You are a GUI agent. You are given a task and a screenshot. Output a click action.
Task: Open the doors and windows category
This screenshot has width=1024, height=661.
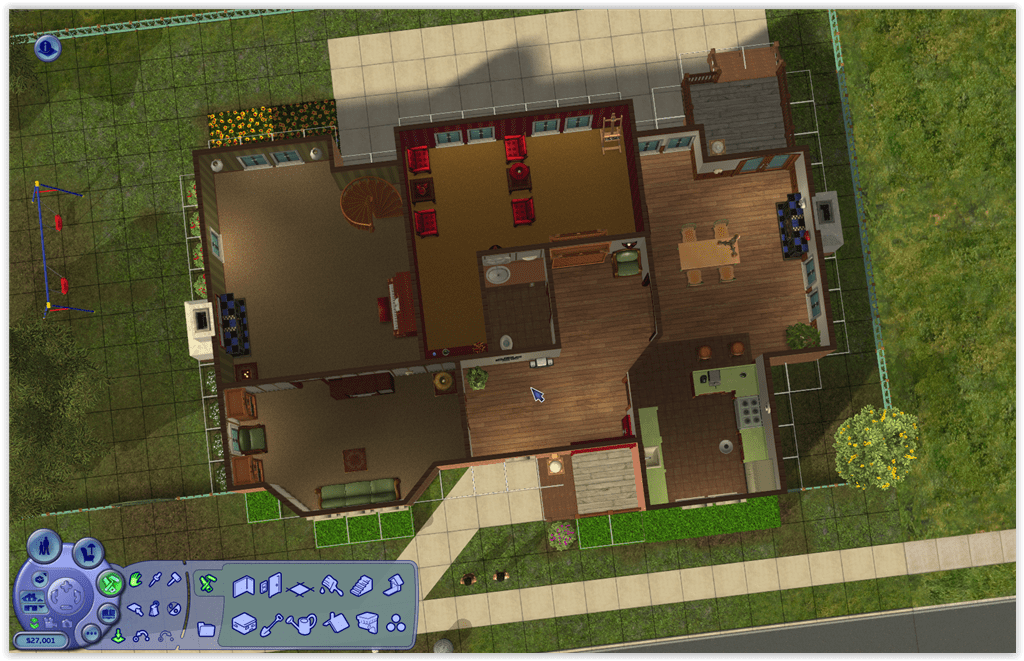[x=271, y=586]
